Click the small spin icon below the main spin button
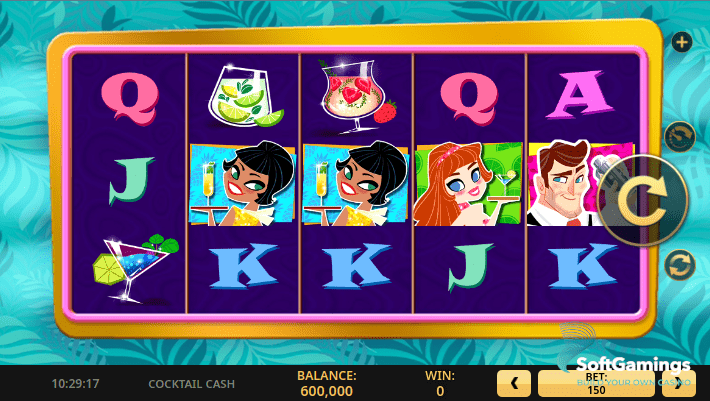 click(680, 265)
